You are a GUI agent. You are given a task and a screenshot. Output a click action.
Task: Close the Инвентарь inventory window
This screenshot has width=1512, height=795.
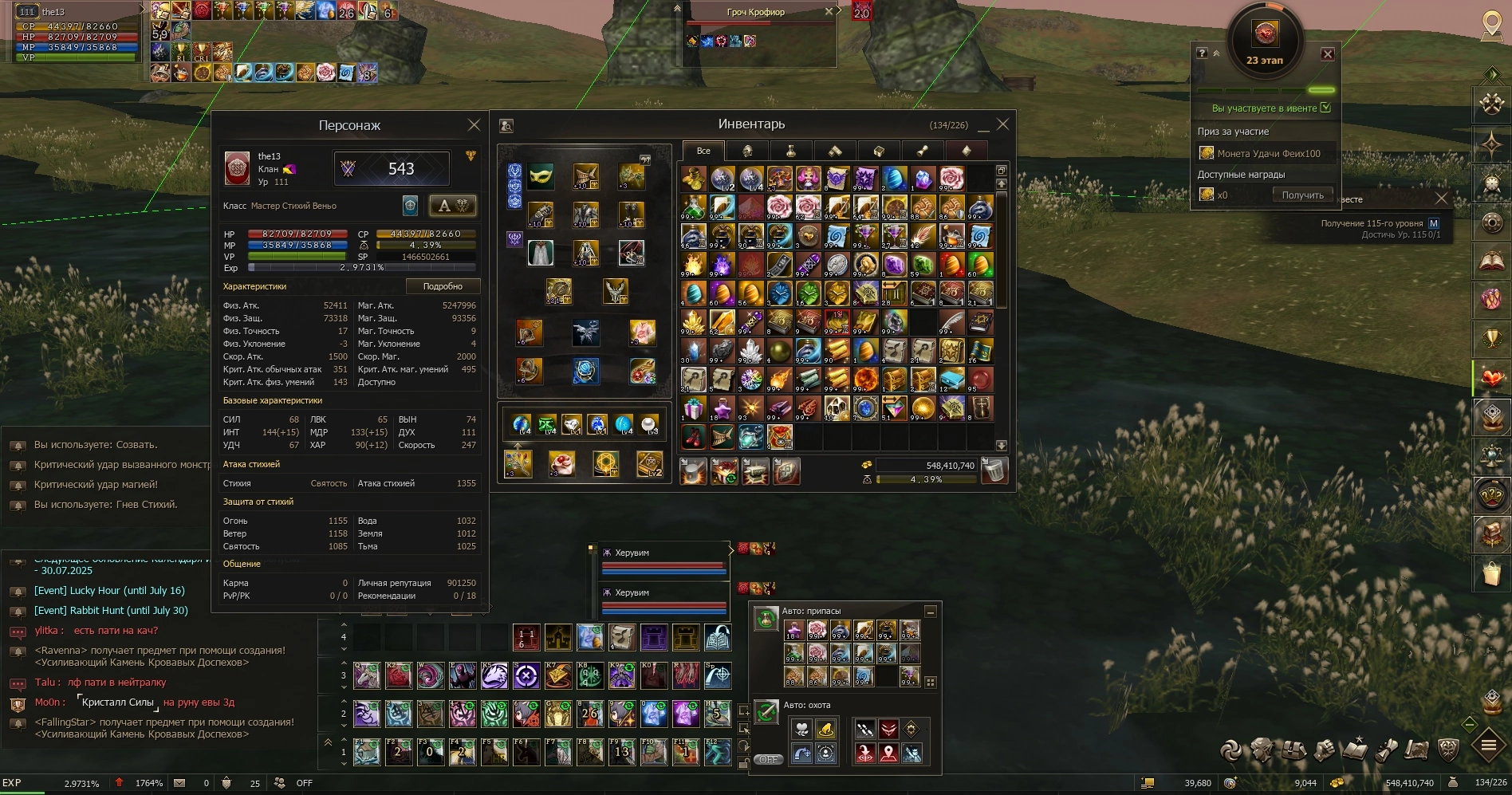point(1003,124)
